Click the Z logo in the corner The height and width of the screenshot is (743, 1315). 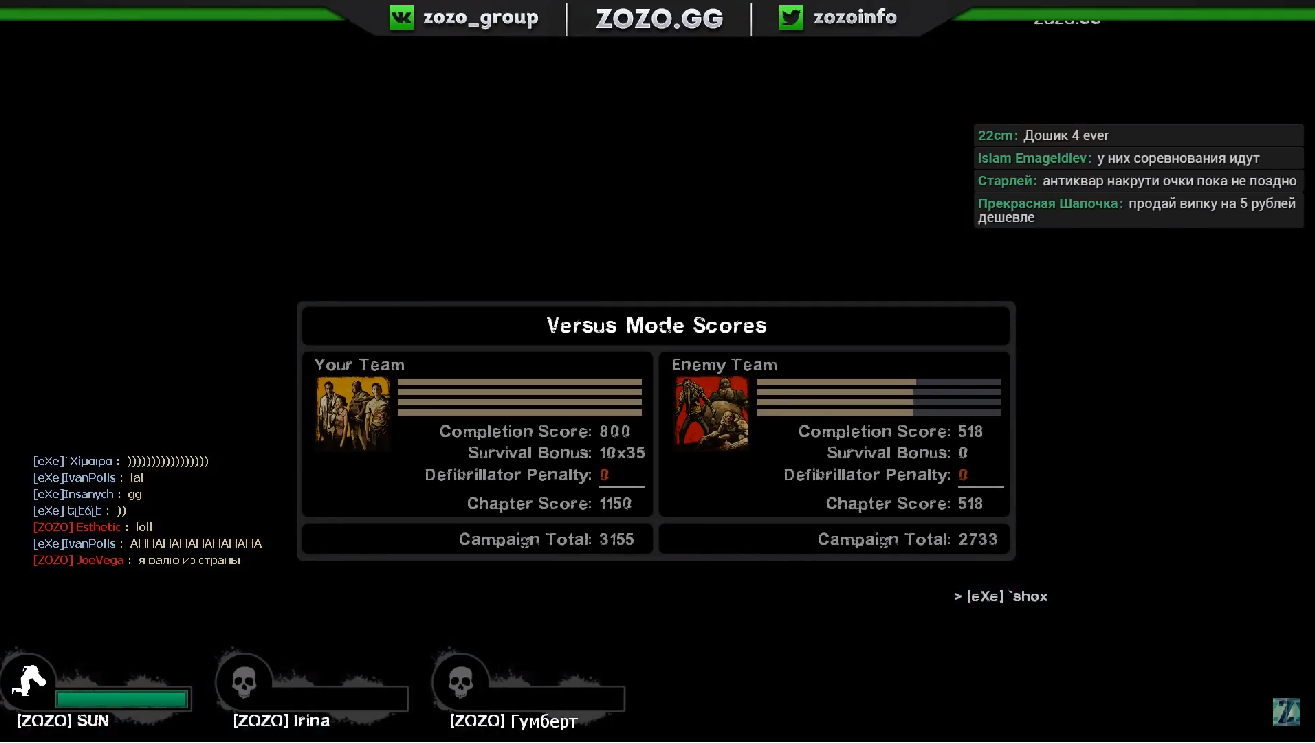(1285, 712)
